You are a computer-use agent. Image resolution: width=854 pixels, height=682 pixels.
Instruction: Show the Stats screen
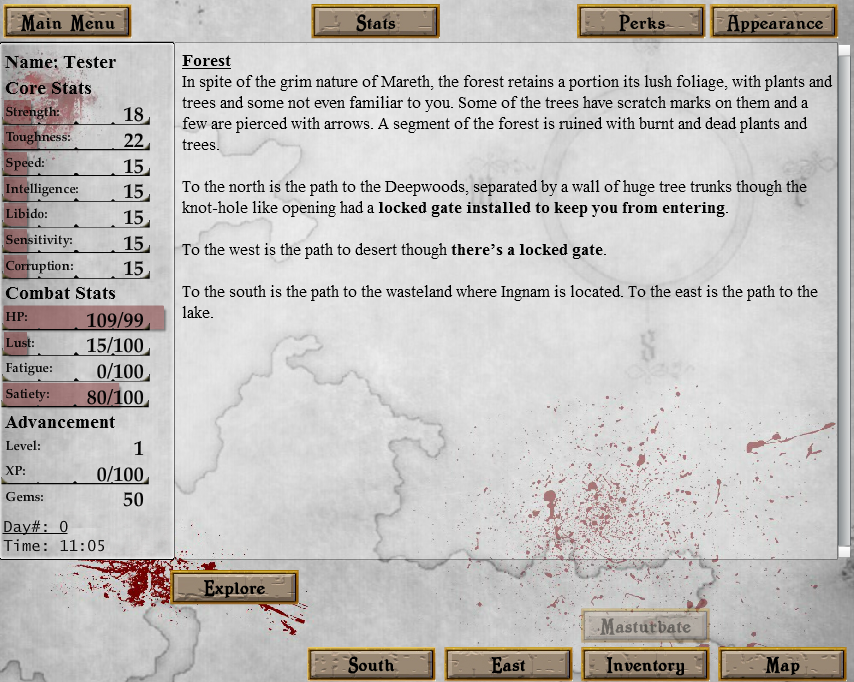tap(375, 22)
